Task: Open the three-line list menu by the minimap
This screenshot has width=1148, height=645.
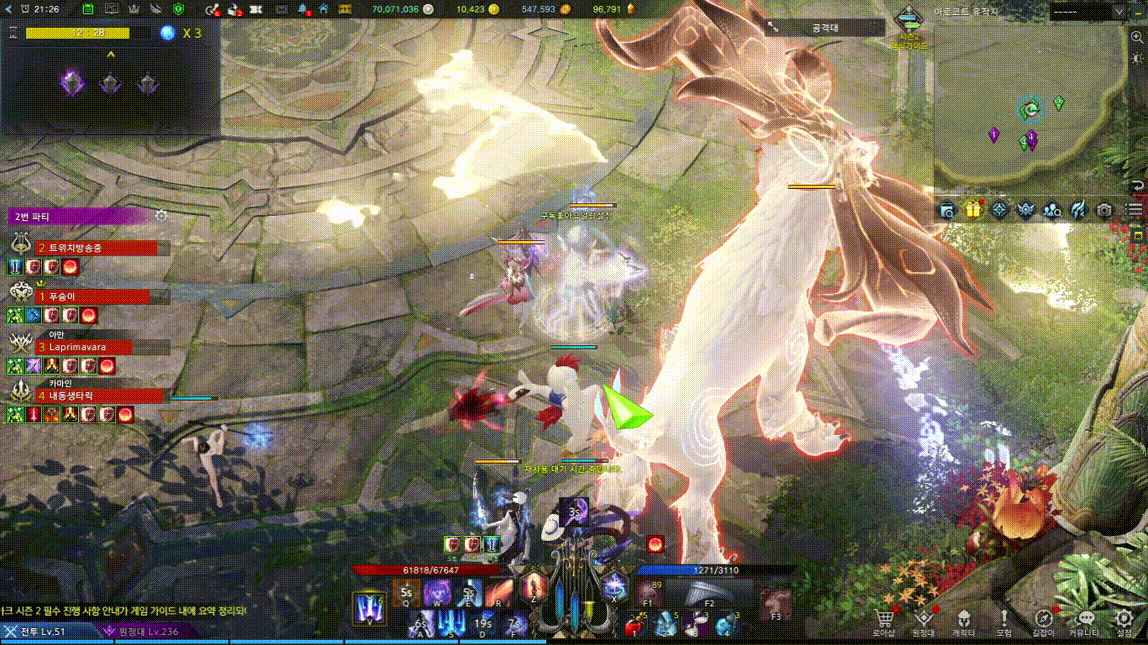Action: point(1132,210)
